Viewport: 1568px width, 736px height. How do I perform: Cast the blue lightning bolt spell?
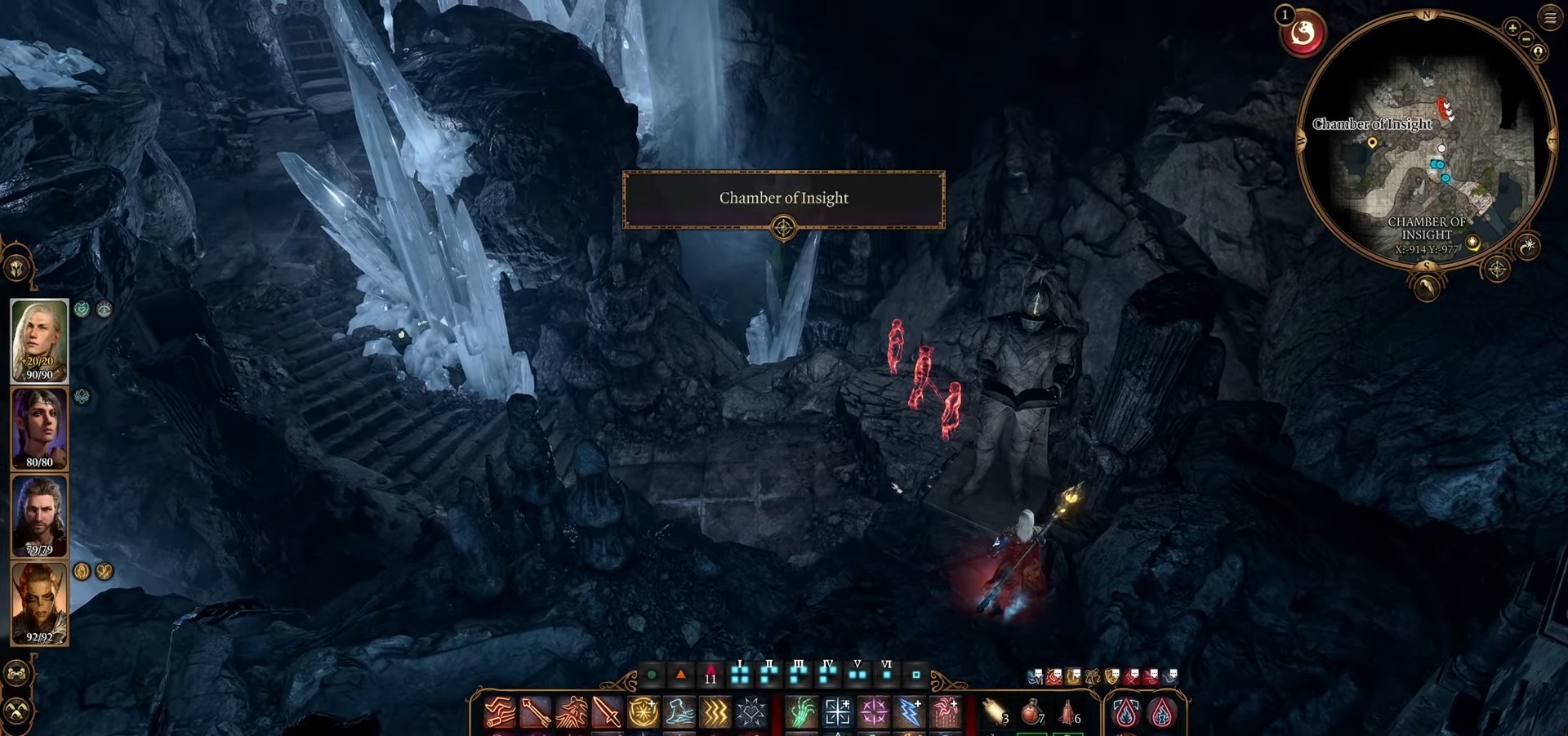tap(909, 713)
